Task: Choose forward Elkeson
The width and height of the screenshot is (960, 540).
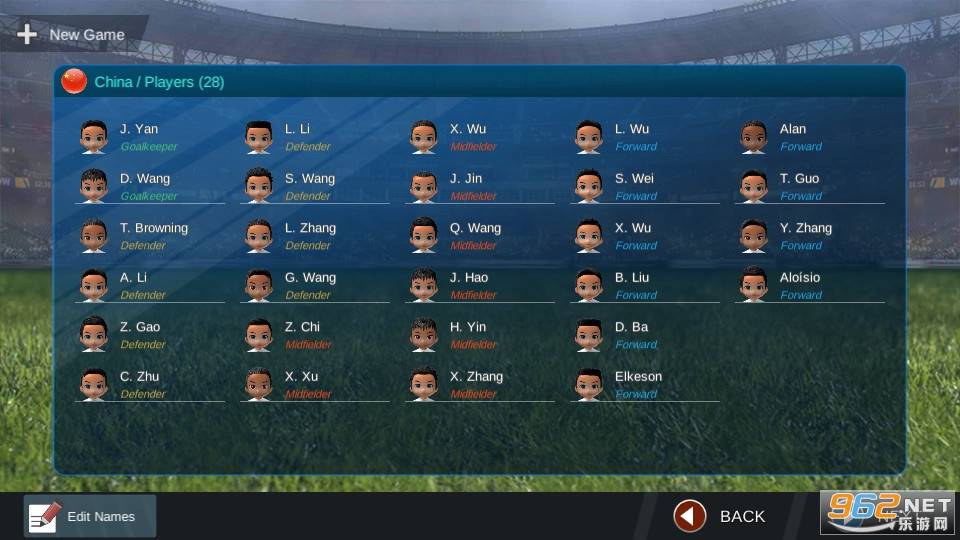Action: click(638, 384)
